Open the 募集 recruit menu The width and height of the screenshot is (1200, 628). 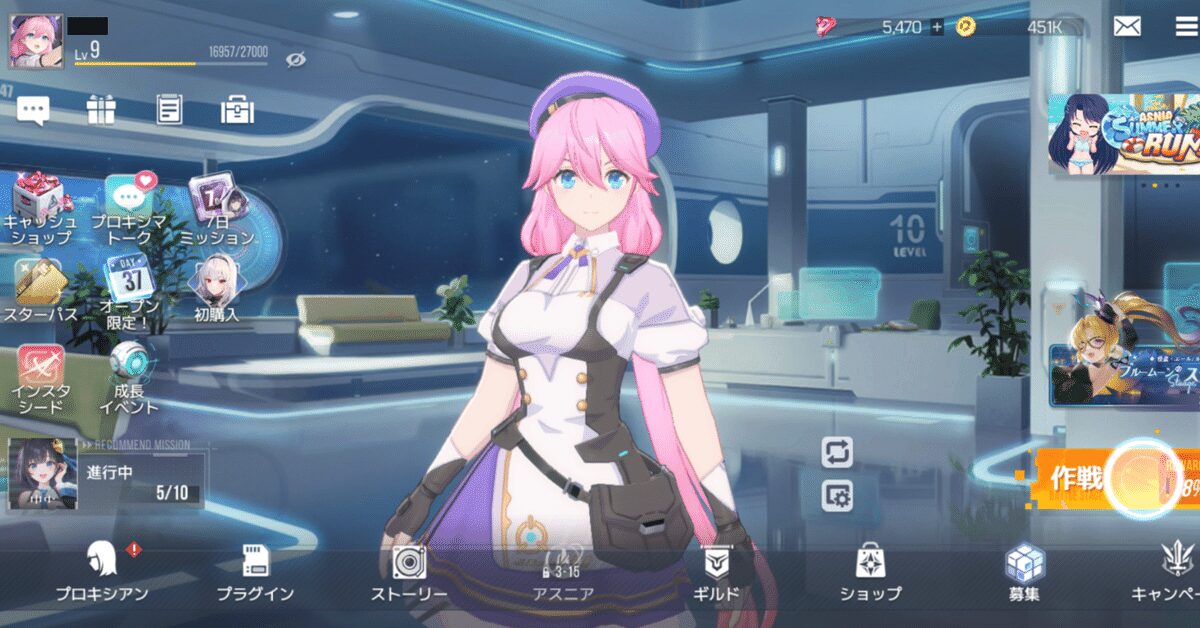pyautogui.click(x=1024, y=572)
